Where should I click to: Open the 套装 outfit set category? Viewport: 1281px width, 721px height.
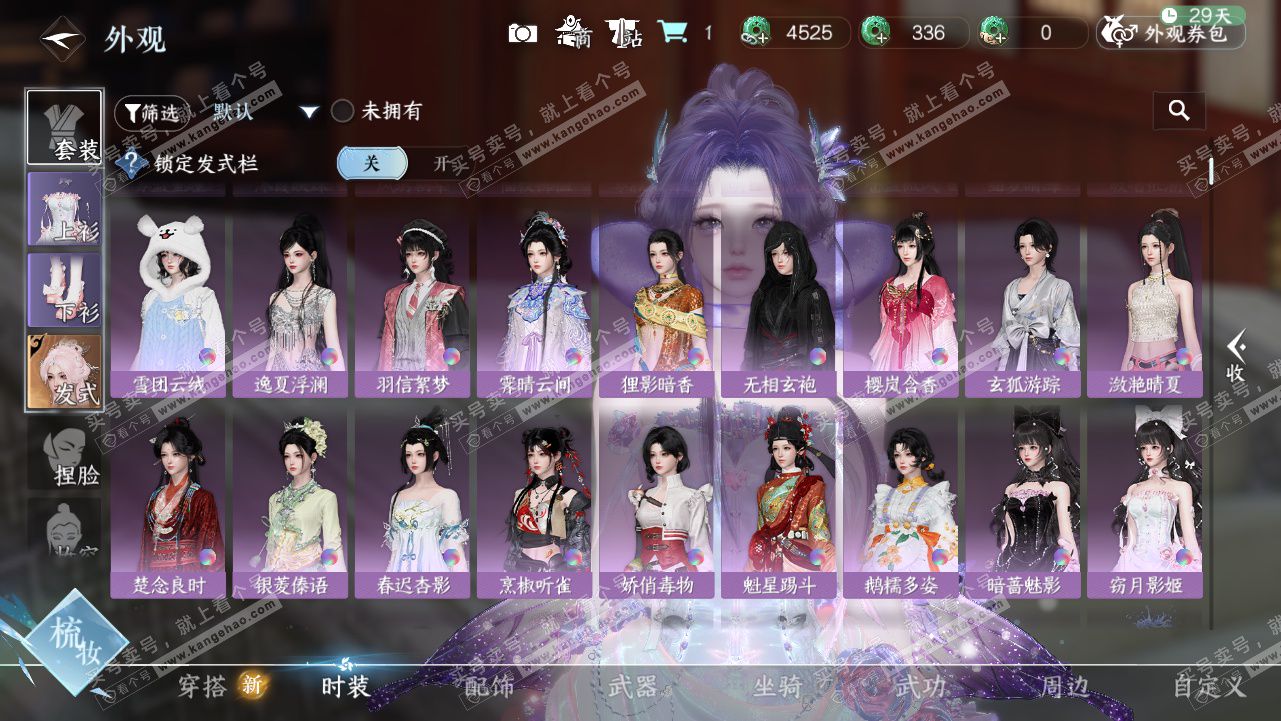(64, 127)
